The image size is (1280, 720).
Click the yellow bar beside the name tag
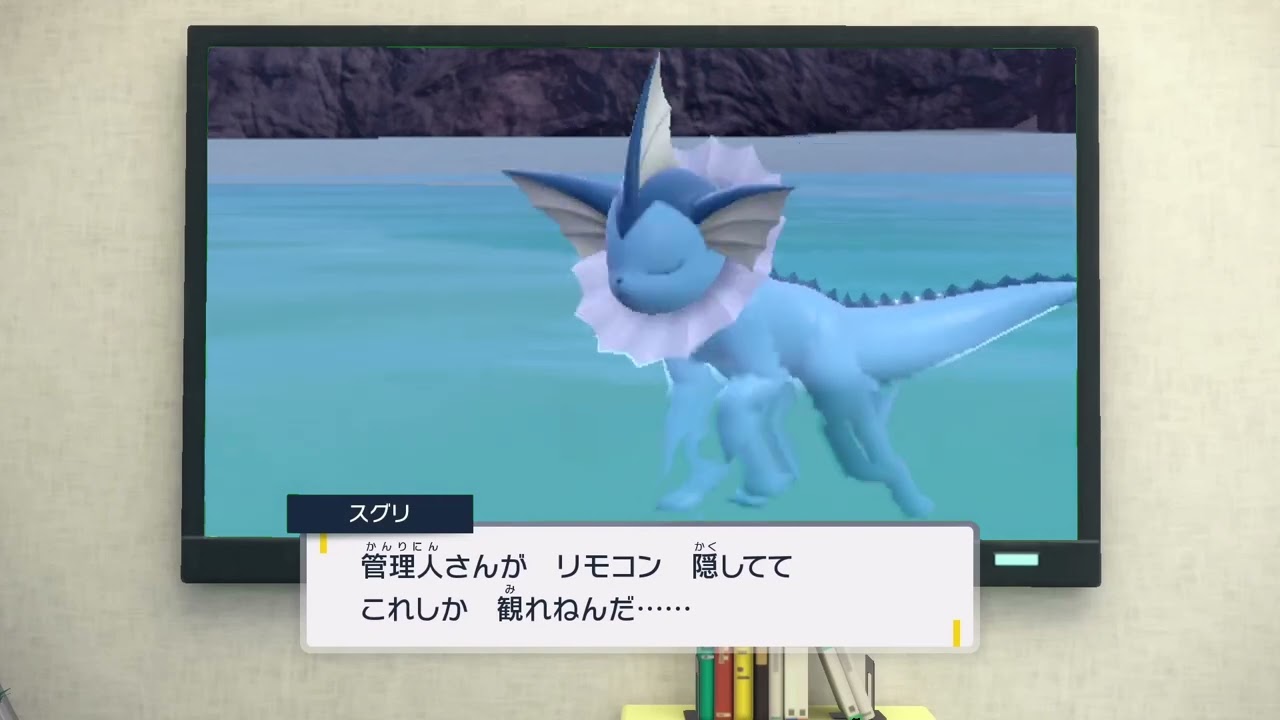tap(325, 546)
